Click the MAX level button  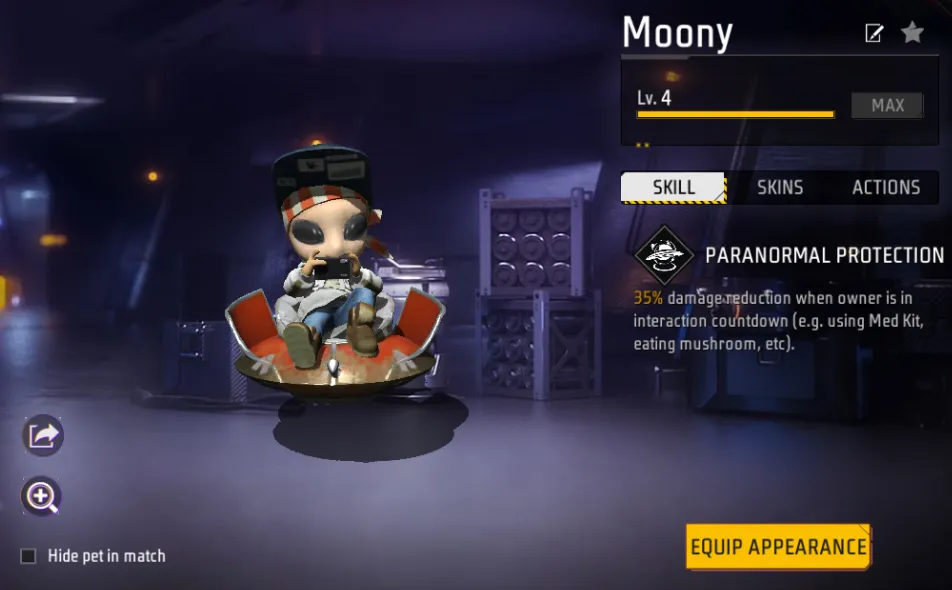pyautogui.click(x=887, y=105)
